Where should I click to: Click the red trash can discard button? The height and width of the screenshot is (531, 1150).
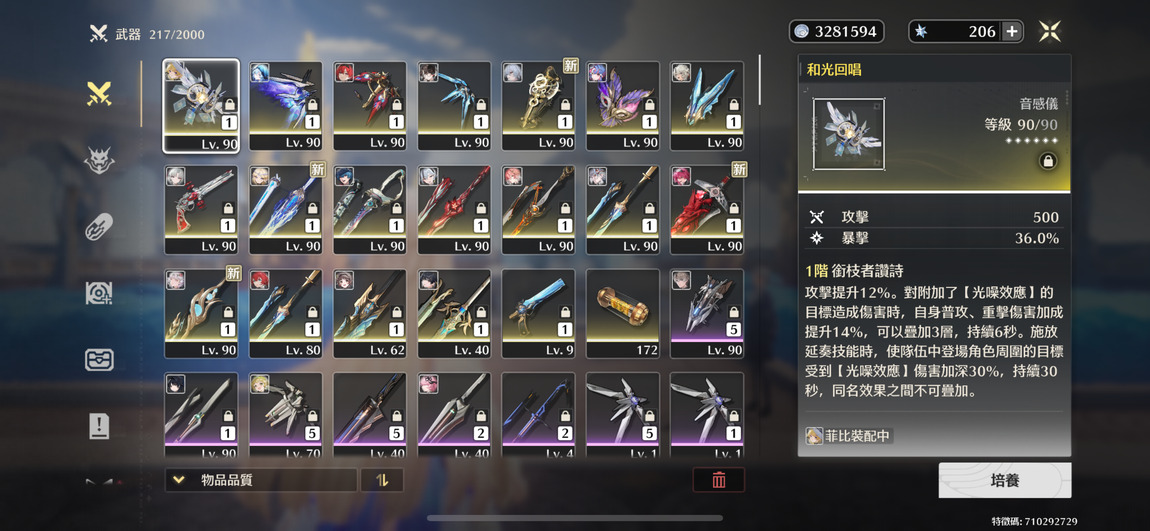(718, 480)
